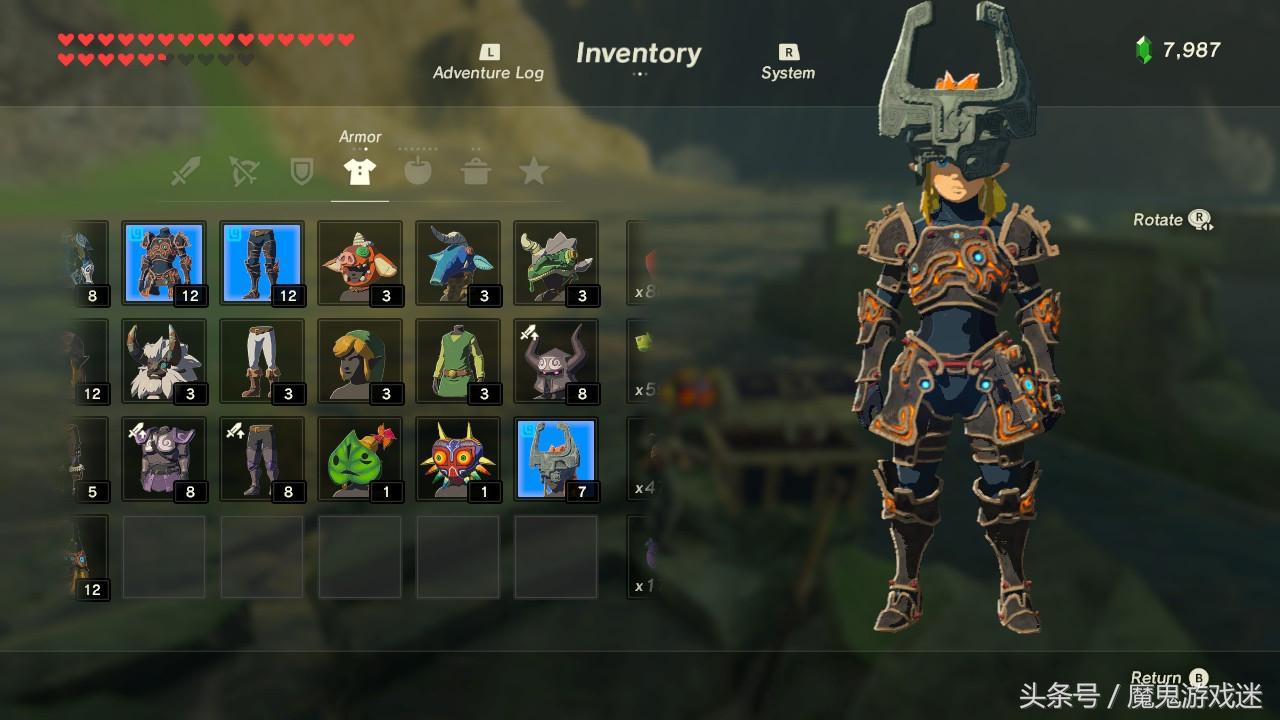Switch to the star key items category

point(534,171)
